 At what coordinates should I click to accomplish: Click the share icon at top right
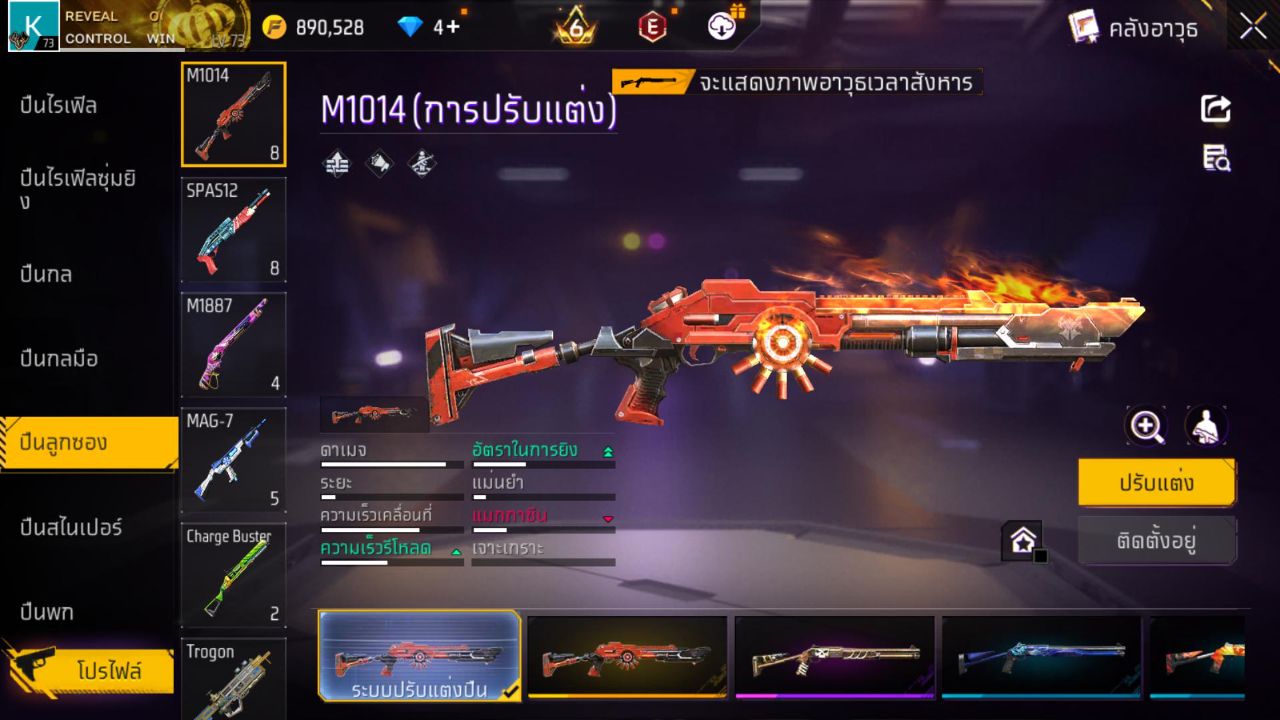(x=1215, y=110)
